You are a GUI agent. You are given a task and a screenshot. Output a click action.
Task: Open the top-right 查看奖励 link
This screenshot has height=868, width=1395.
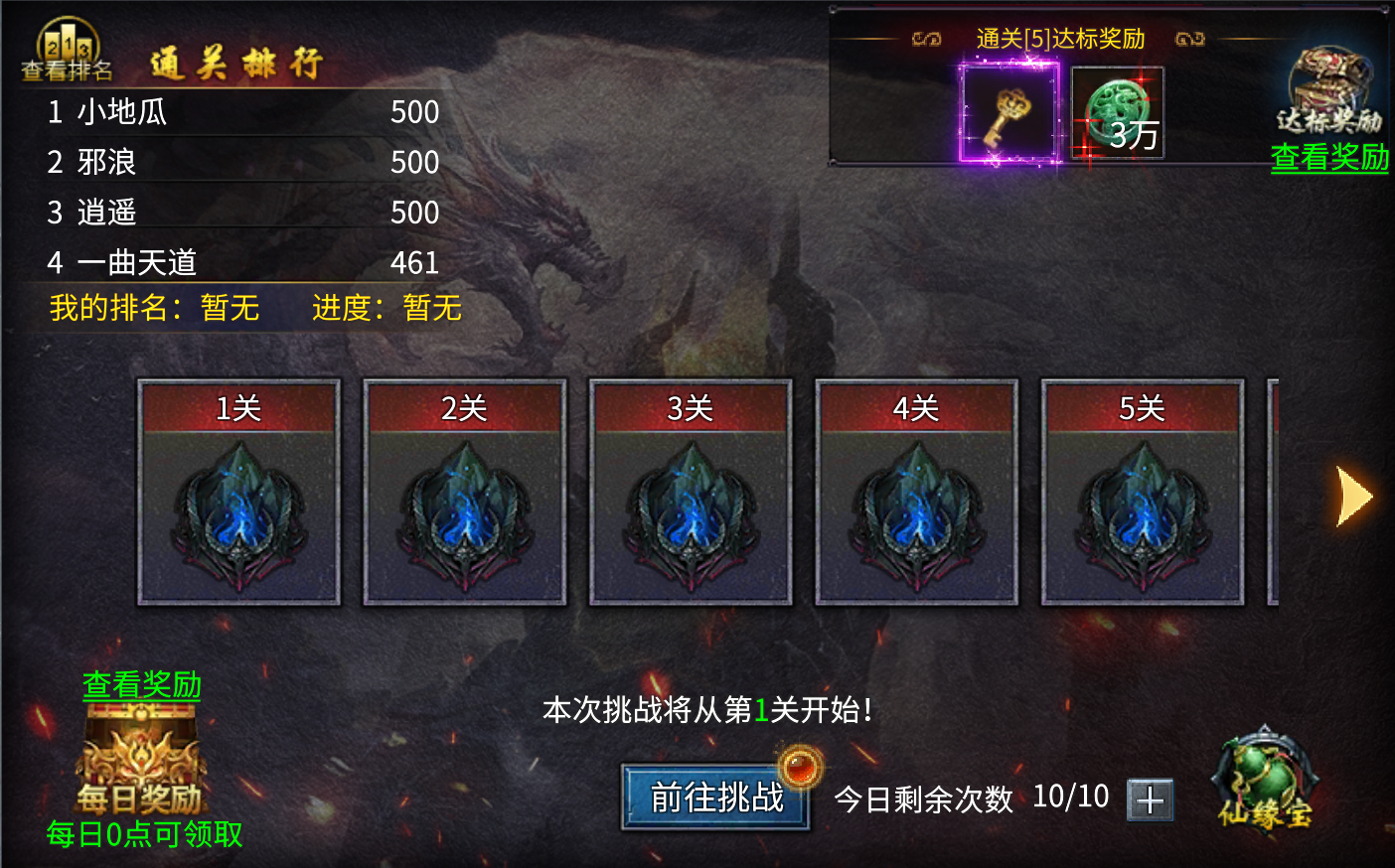(1328, 159)
